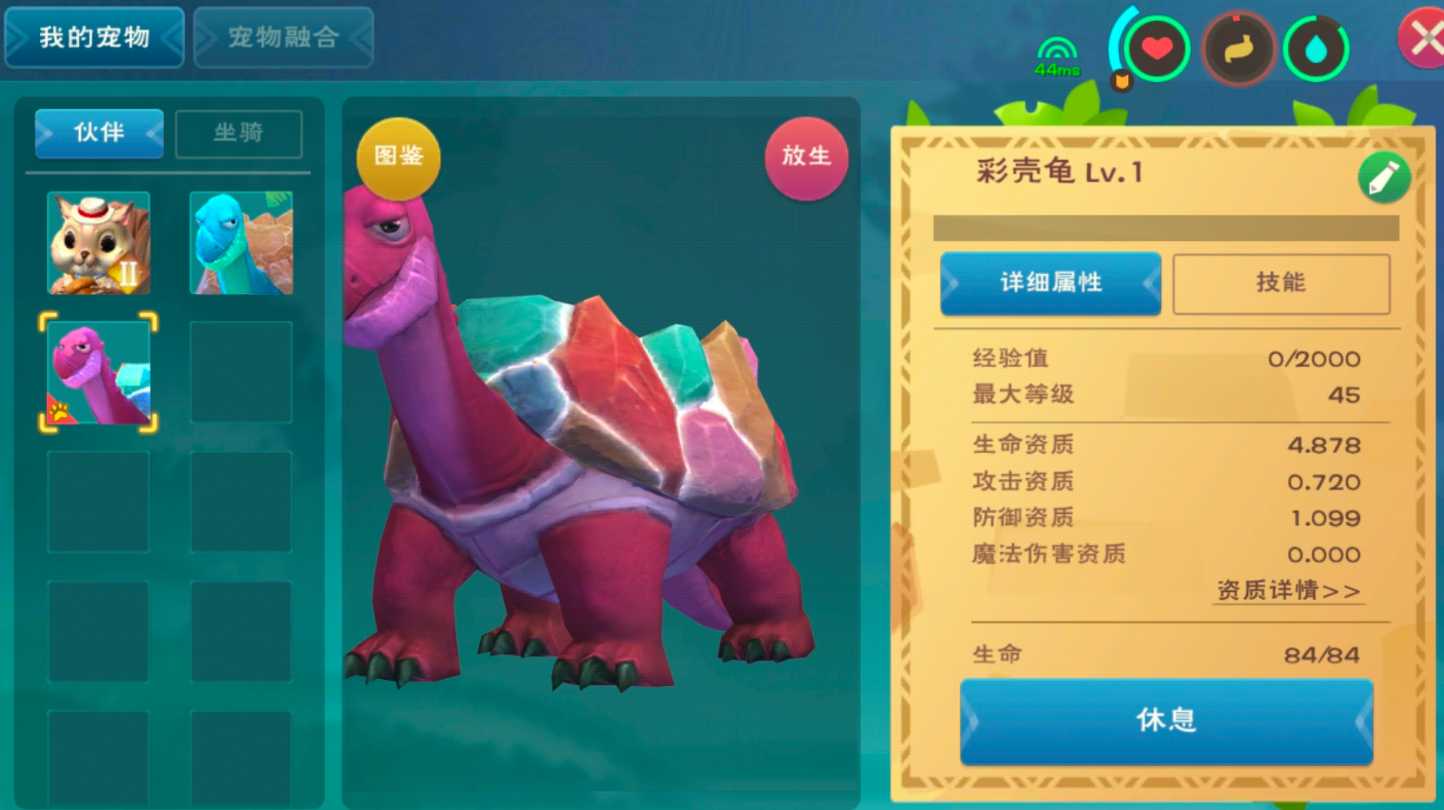Select the squirrel pet thumbnail
This screenshot has height=810, width=1444.
[96, 242]
